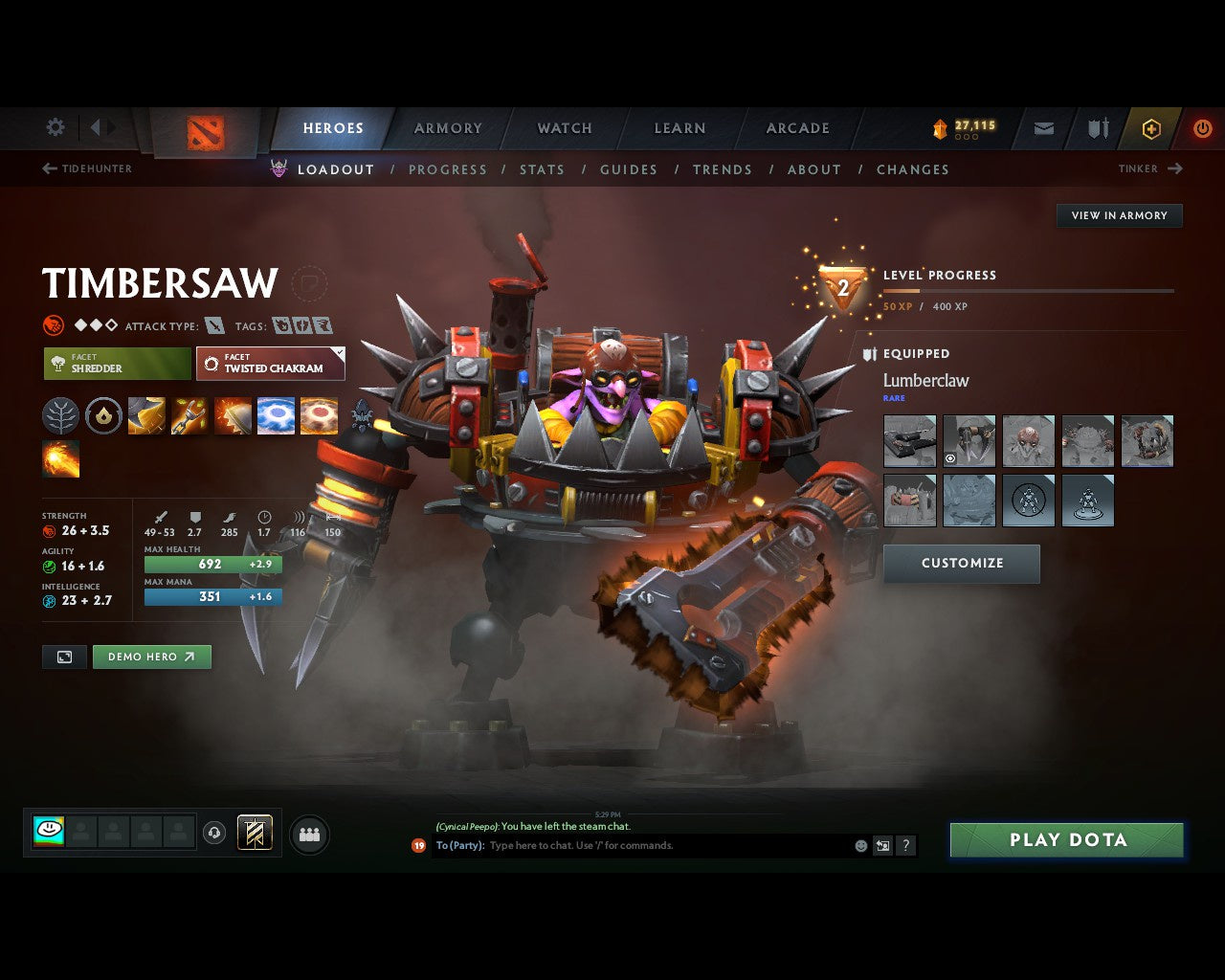This screenshot has width=1225, height=980.
Task: Switch to the Armory tab
Action: pos(447,127)
